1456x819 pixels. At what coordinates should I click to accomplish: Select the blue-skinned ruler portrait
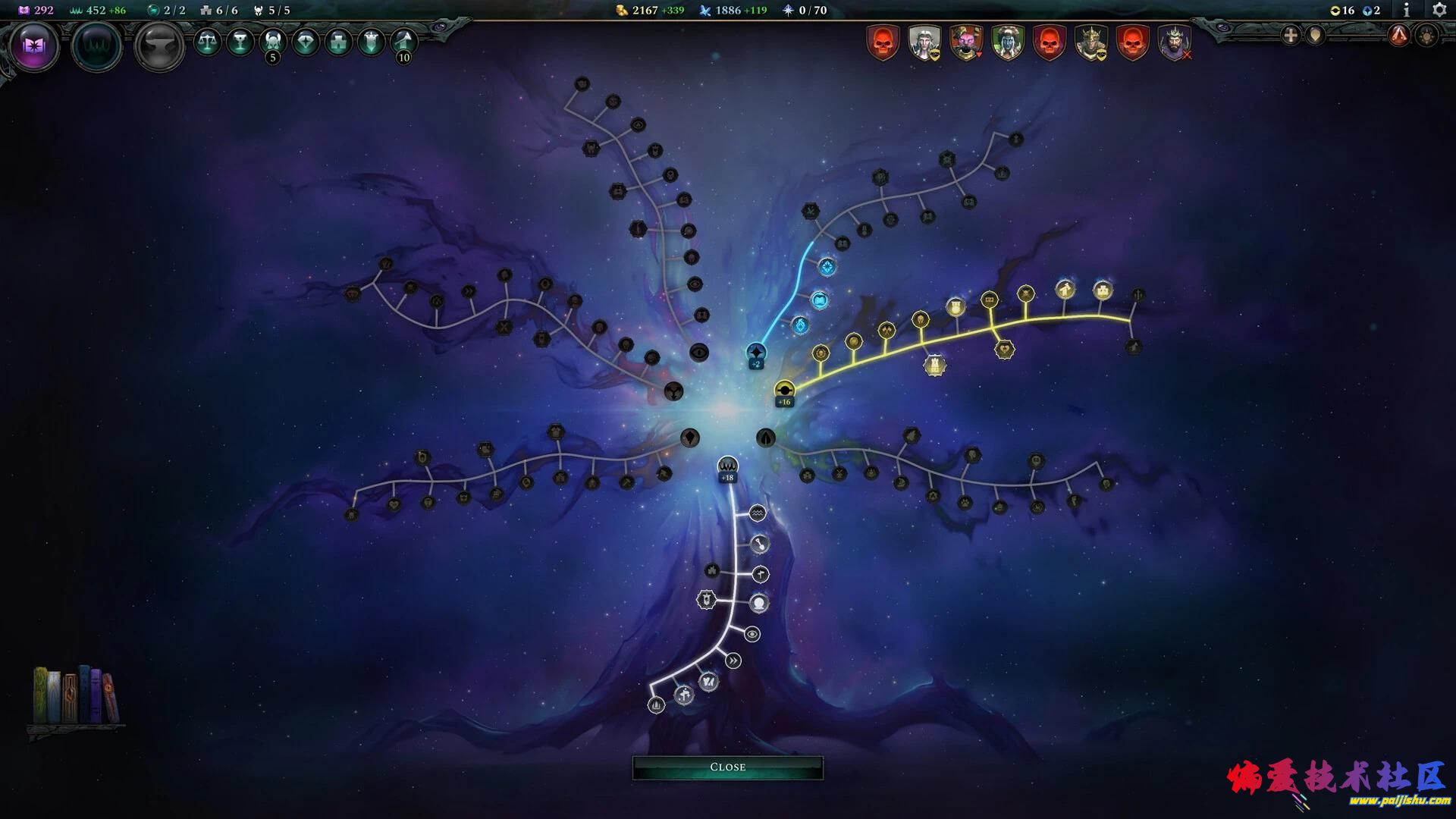pos(1008,42)
